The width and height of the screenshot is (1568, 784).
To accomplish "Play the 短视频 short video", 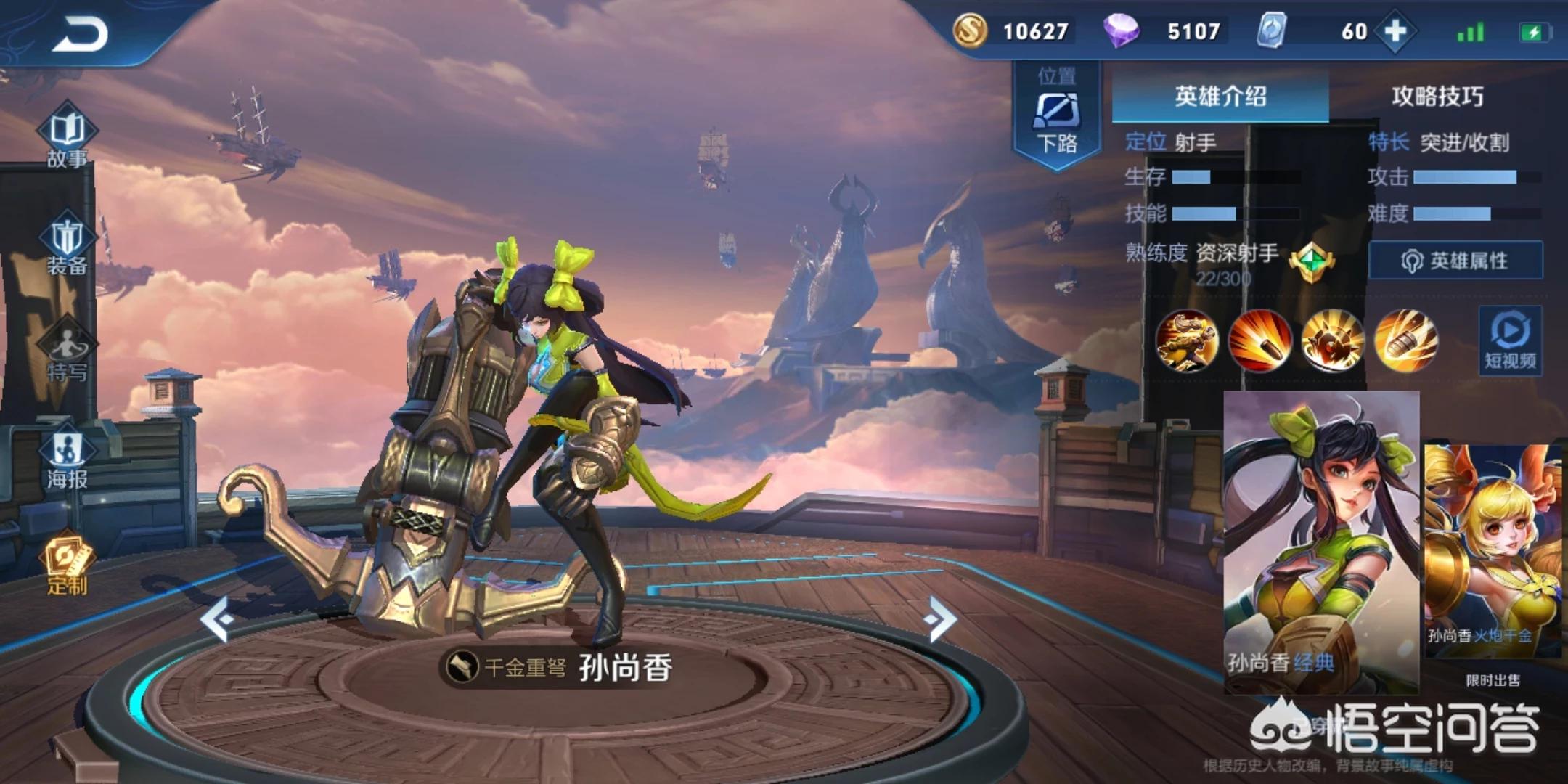I will (x=1510, y=341).
